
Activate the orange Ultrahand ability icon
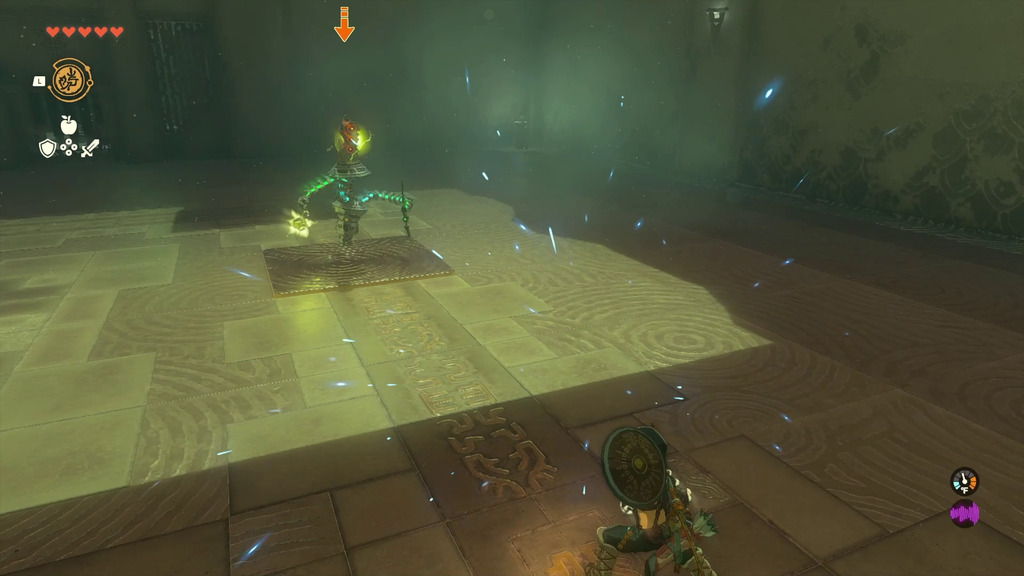coord(69,80)
